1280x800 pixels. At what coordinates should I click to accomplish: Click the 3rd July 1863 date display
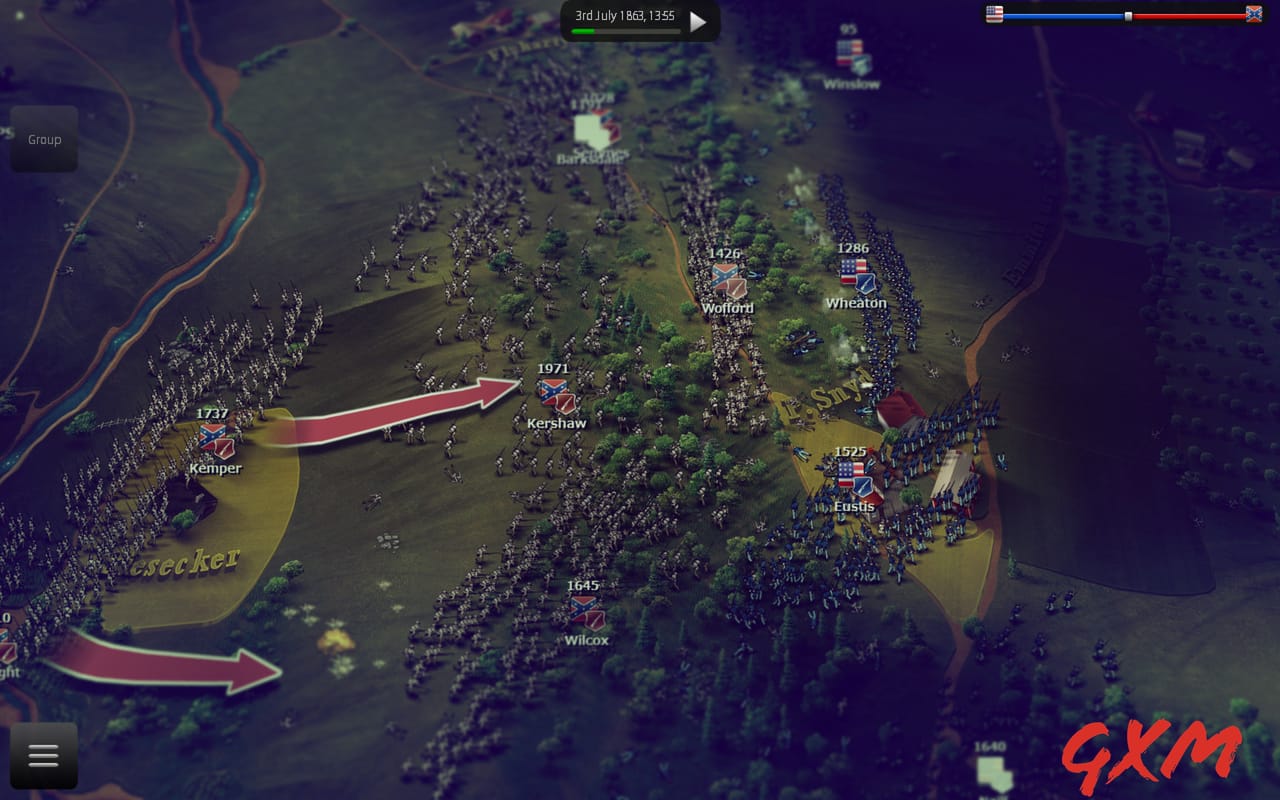[627, 14]
